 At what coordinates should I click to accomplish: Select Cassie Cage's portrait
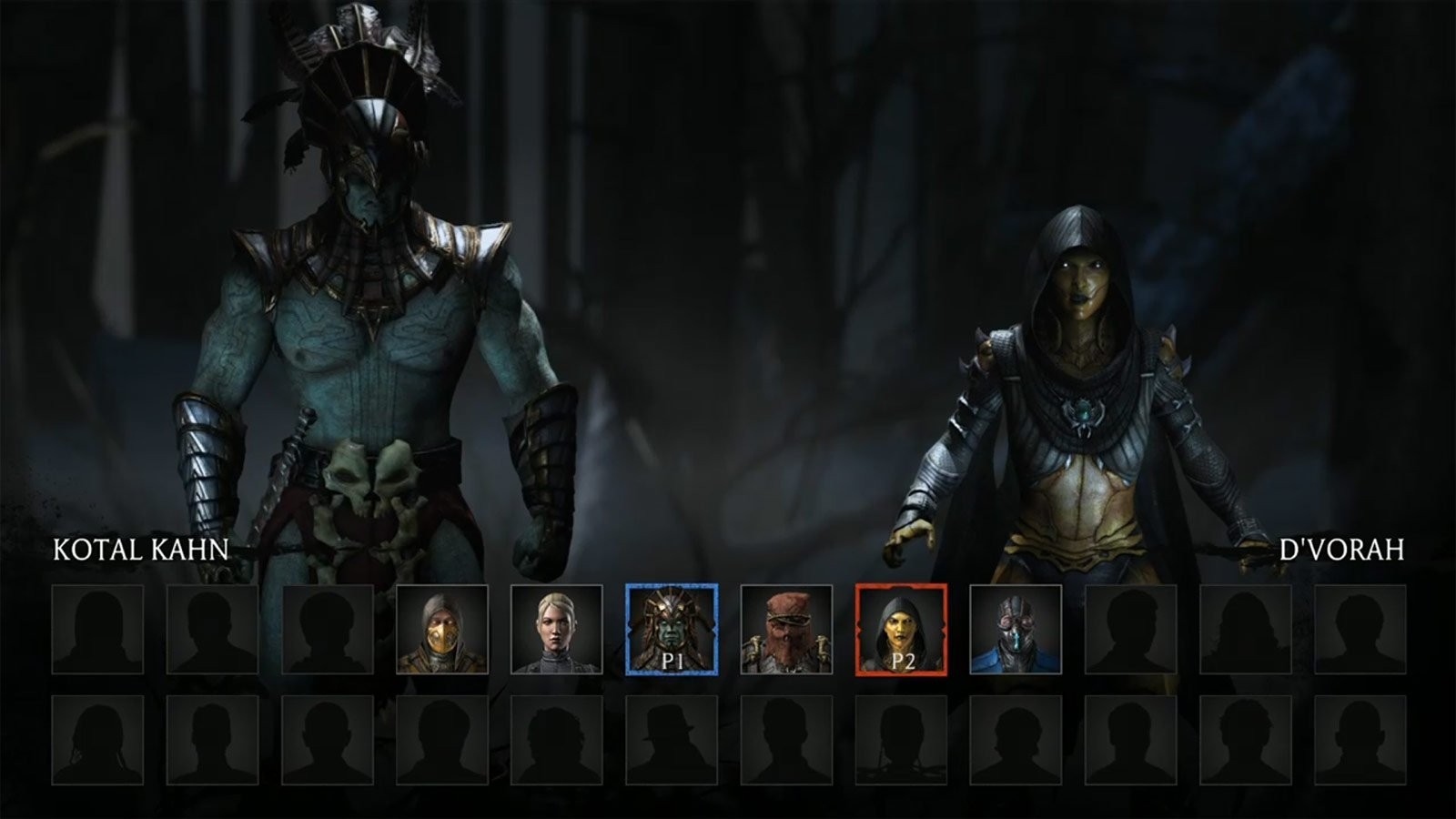click(x=558, y=628)
